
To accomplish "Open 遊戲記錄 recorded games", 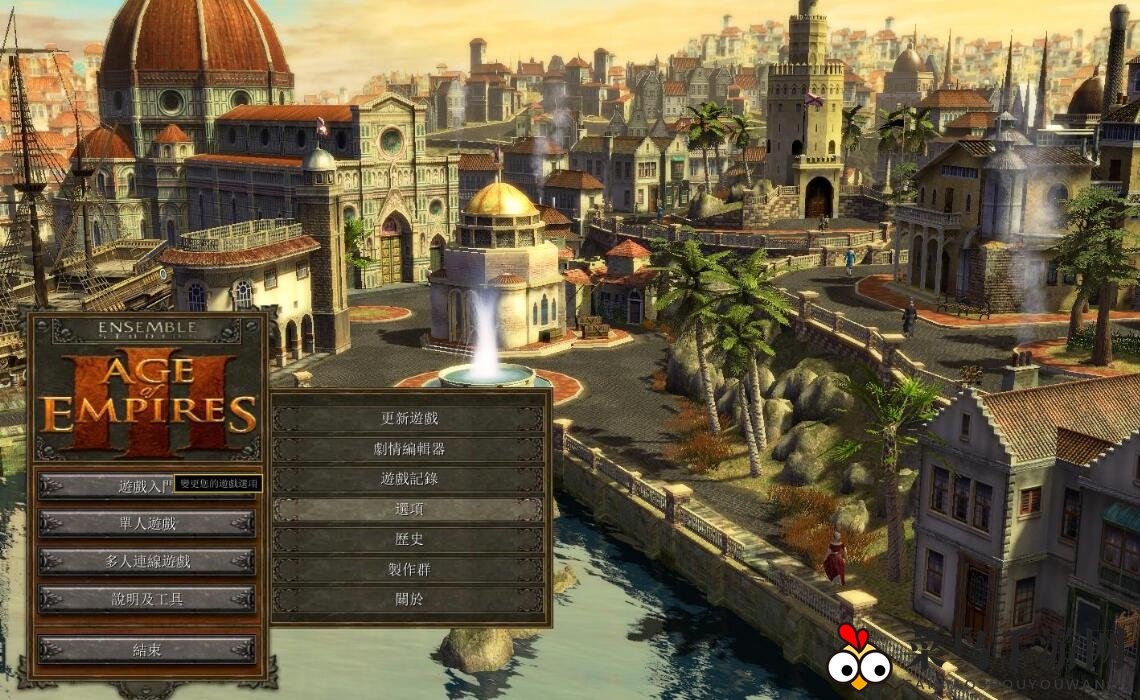I will point(409,479).
